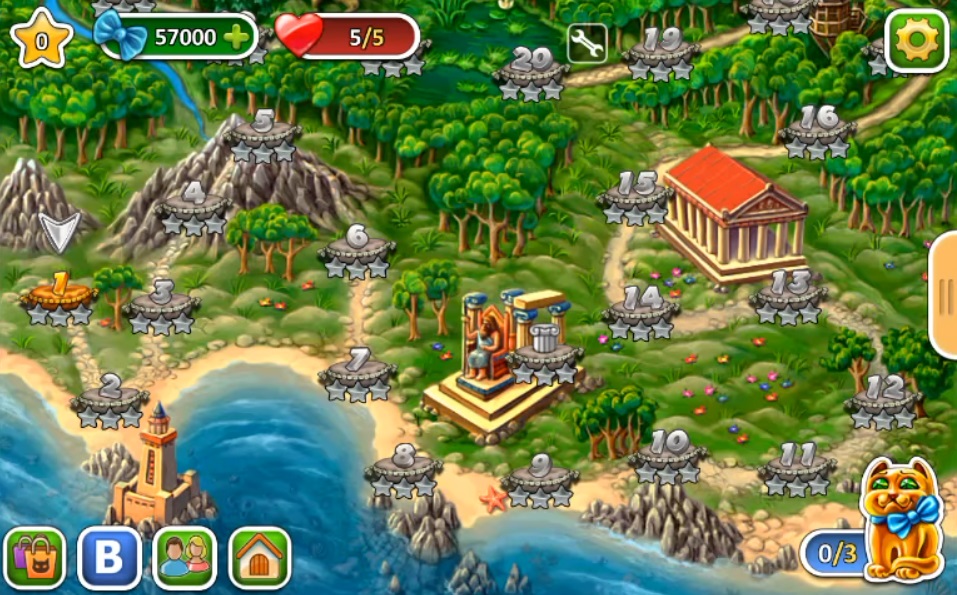This screenshot has width=957, height=595.
Task: Go to the home hut button
Action: (260, 557)
